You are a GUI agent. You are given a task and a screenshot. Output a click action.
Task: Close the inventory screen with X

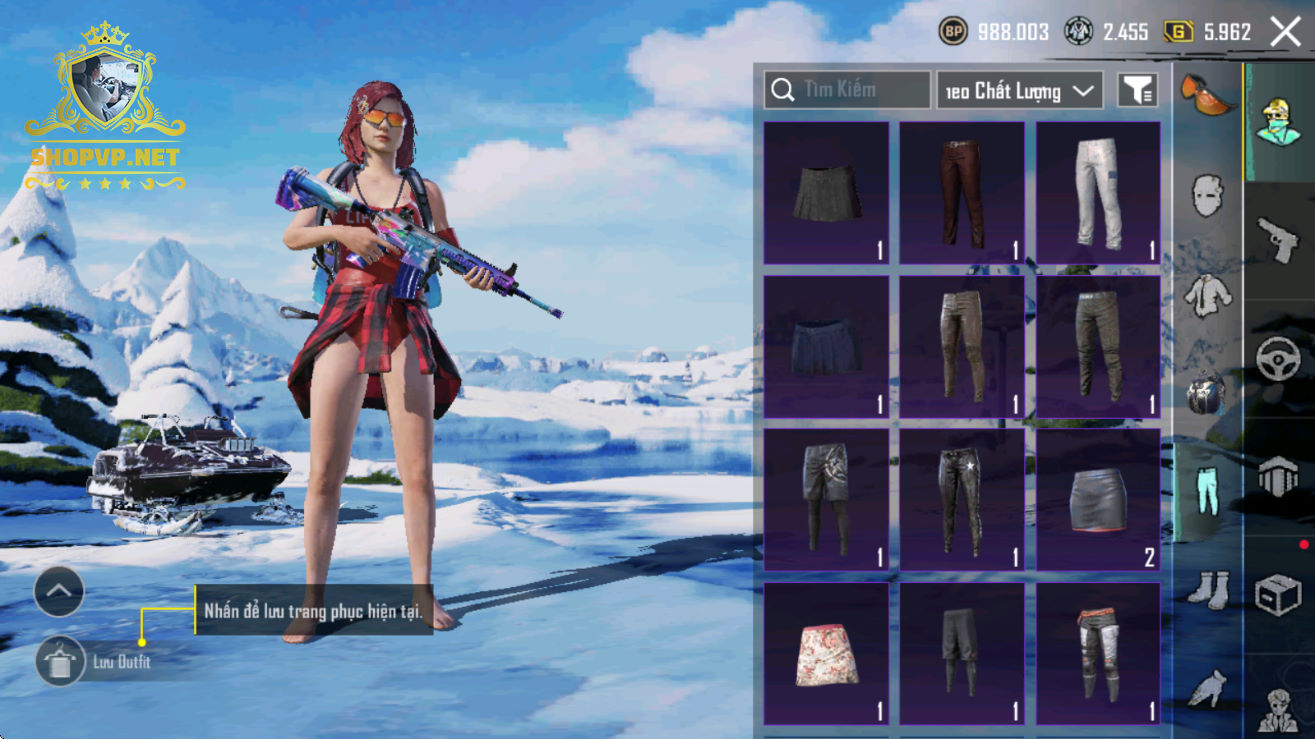point(1285,32)
